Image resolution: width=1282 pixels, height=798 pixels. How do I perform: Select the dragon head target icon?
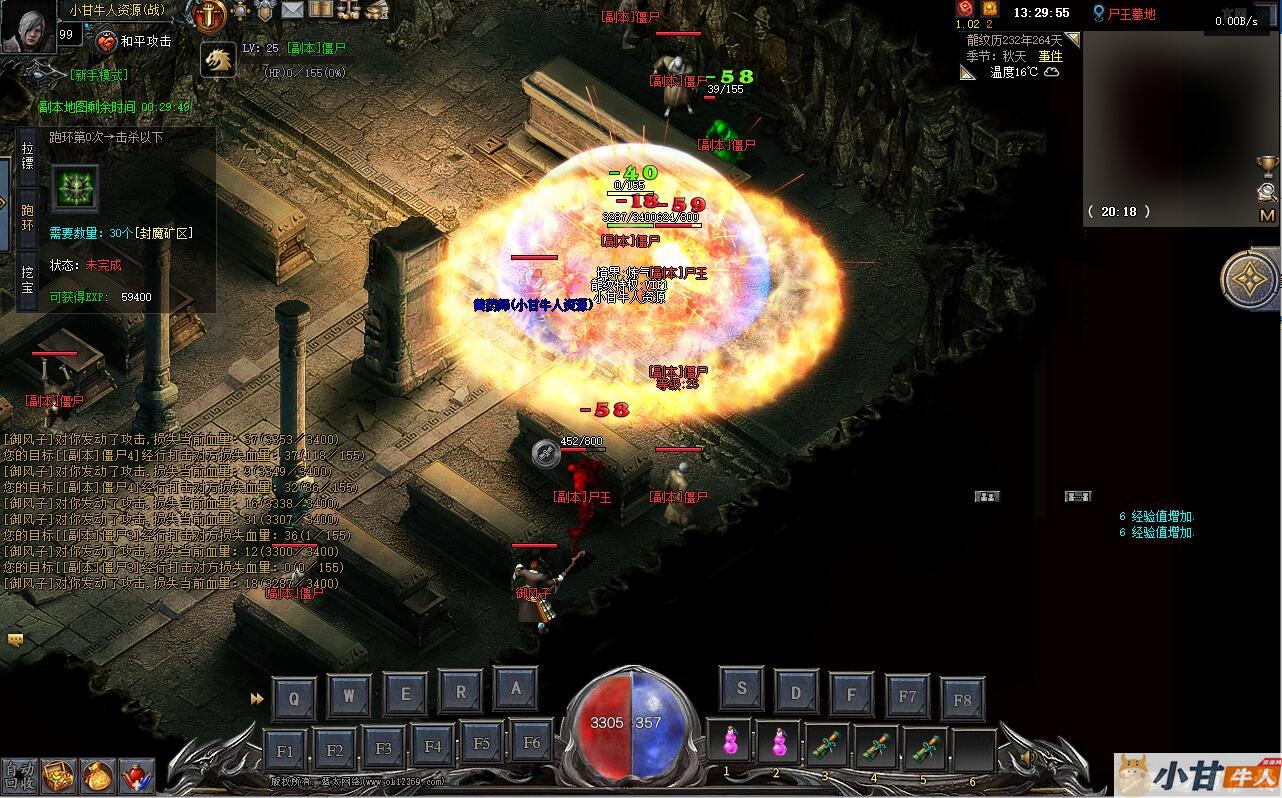[x=217, y=60]
